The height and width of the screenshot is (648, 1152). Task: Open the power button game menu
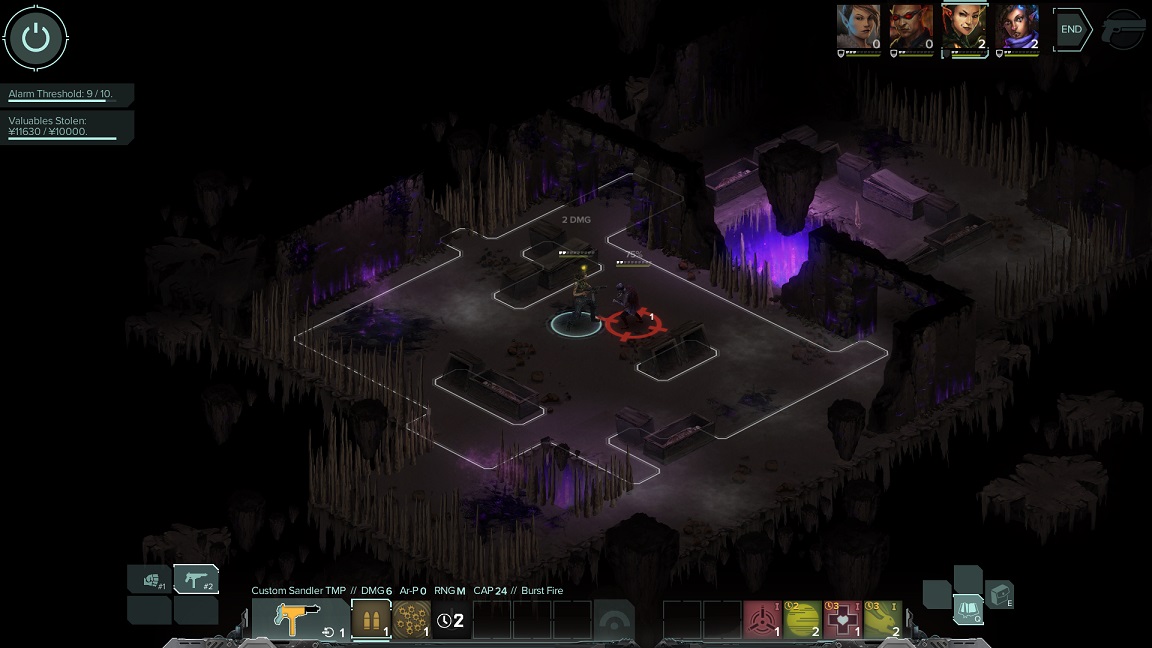pyautogui.click(x=36, y=38)
